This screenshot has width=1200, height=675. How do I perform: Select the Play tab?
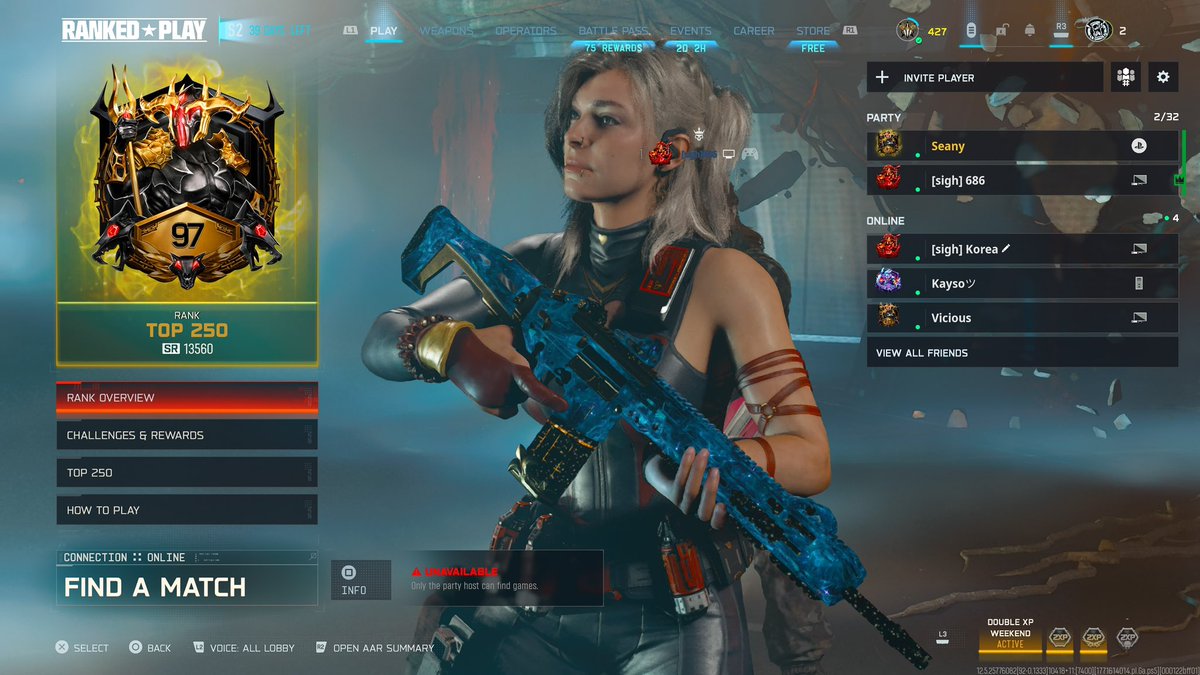(x=384, y=31)
